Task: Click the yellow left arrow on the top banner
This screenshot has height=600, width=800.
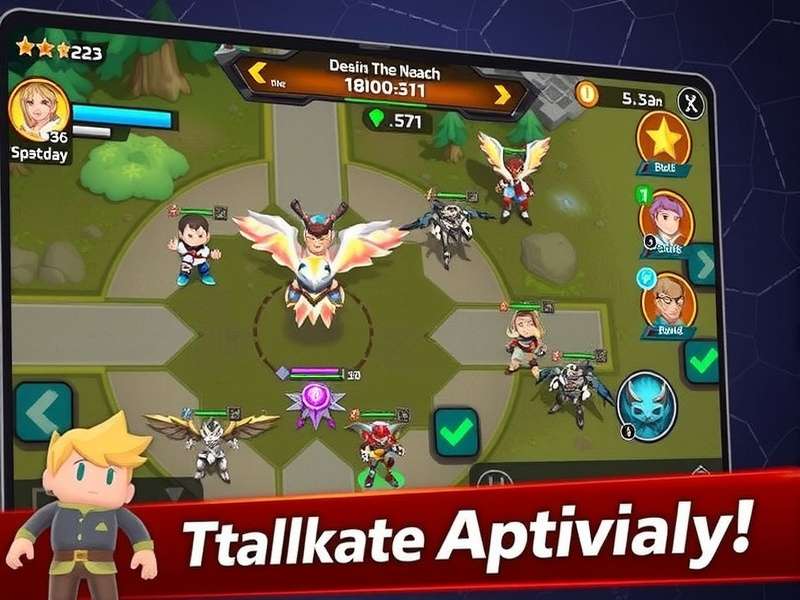Action: tap(257, 73)
